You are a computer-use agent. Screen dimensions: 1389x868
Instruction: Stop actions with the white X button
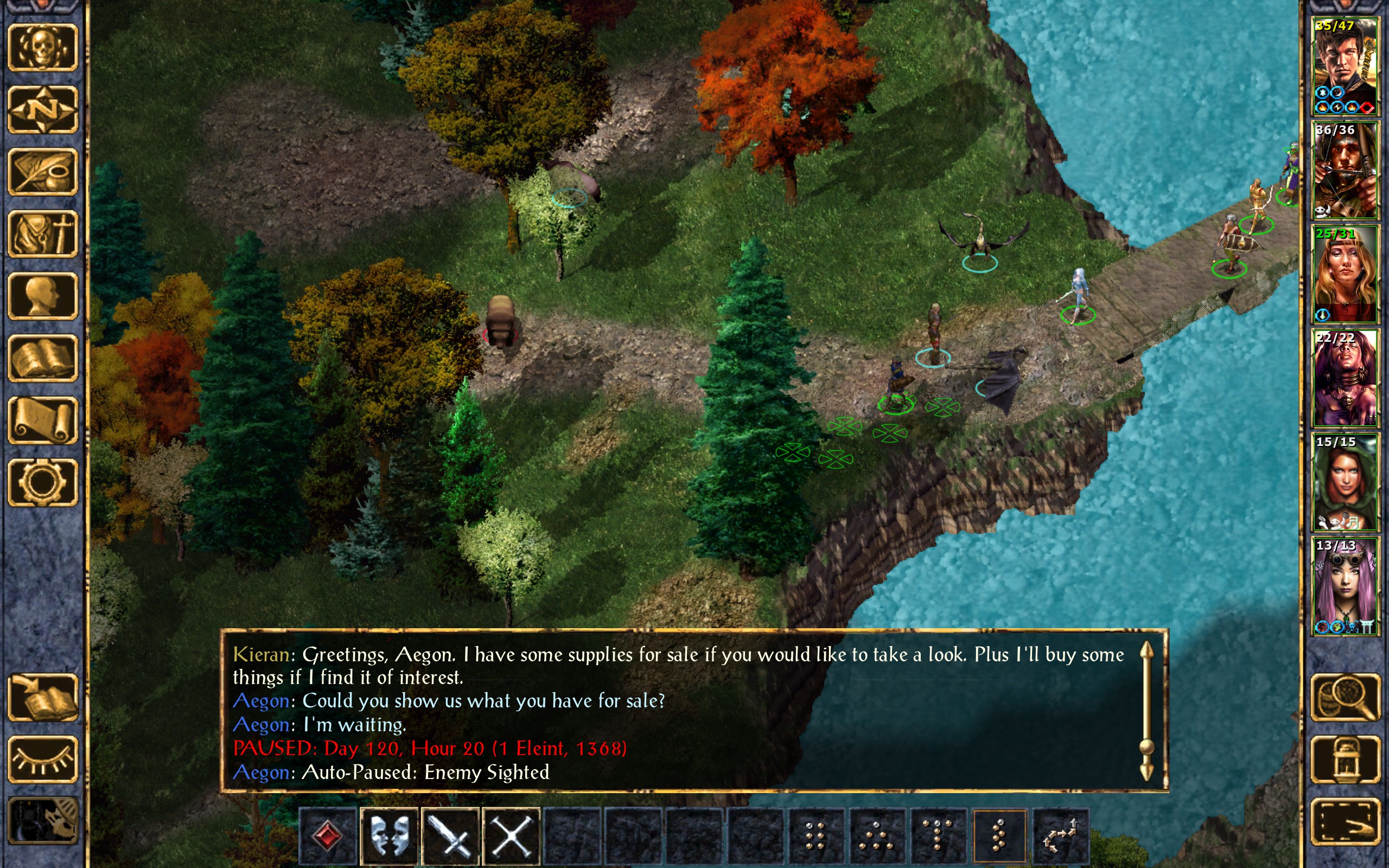[512, 836]
